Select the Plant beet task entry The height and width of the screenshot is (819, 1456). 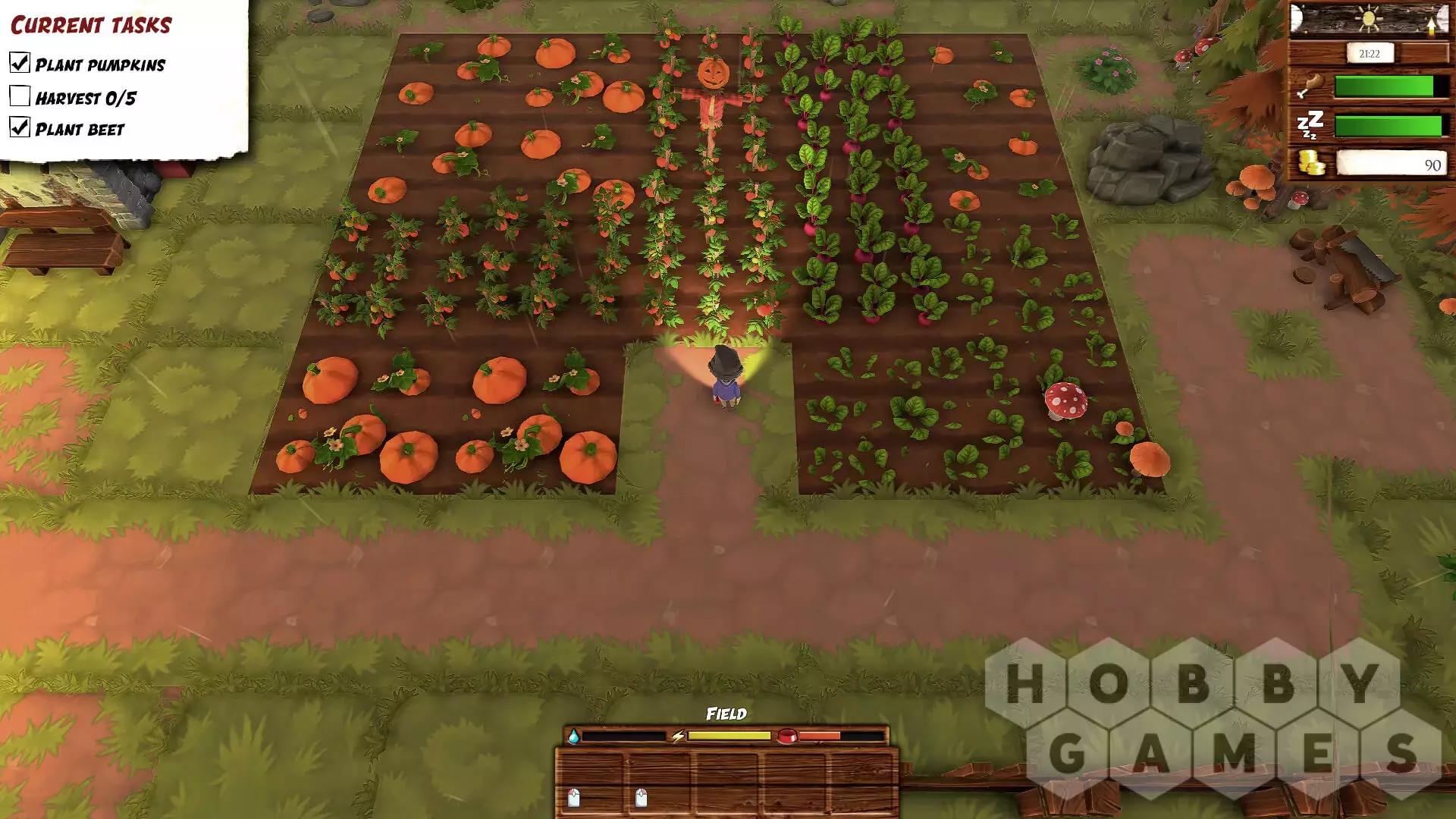[79, 129]
